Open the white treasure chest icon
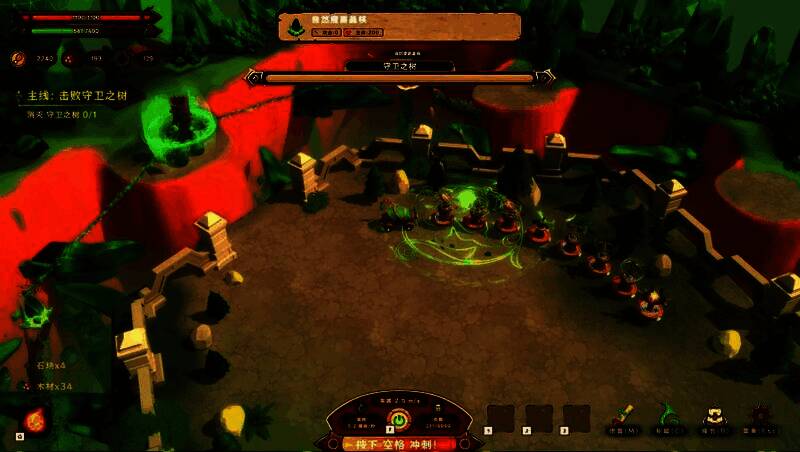800x452 pixels. coord(714,414)
